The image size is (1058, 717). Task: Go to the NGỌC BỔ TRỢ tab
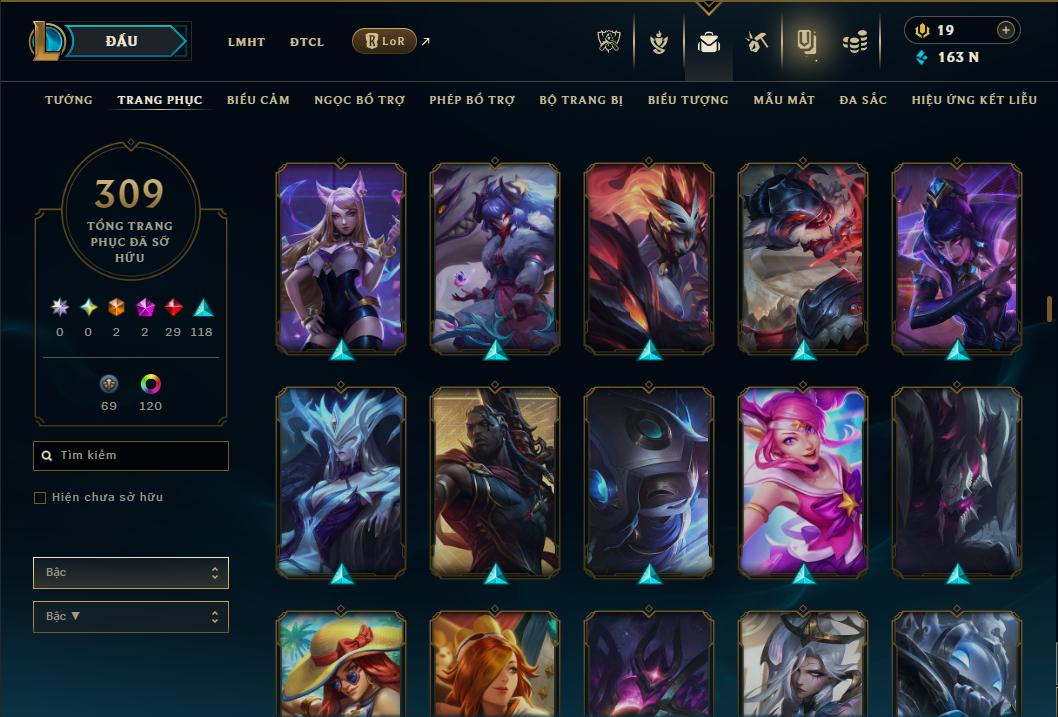coord(359,100)
